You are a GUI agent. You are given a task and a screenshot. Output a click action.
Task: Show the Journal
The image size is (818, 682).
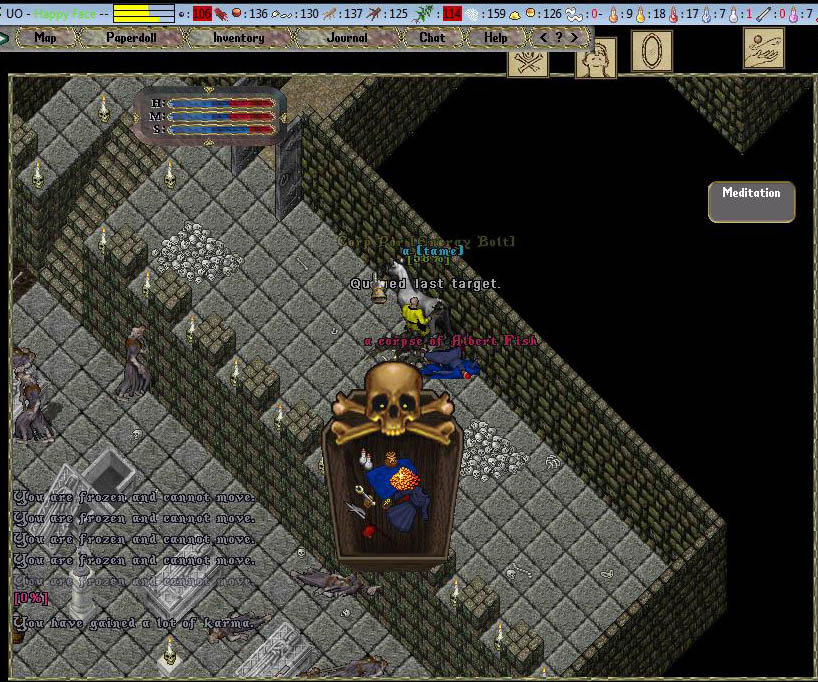click(348, 38)
